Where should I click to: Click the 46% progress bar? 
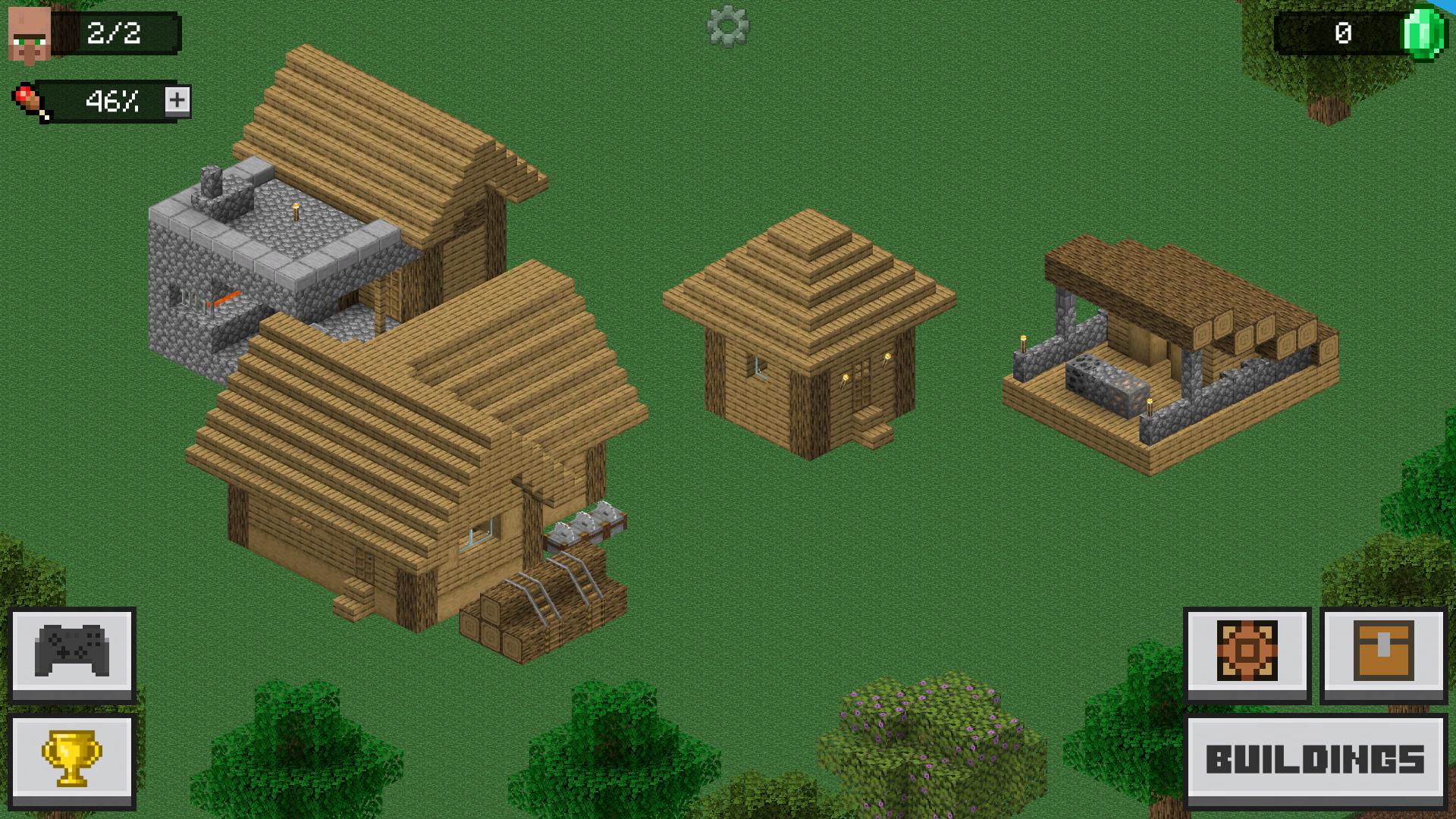(114, 101)
